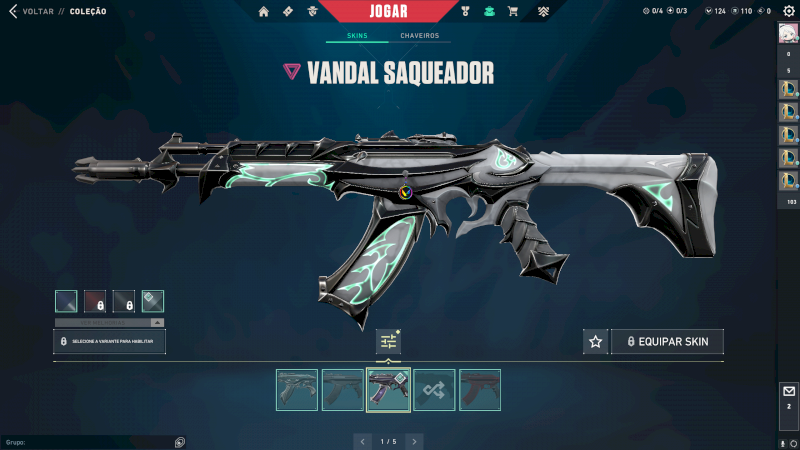Go to next skin page arrow
This screenshot has width=800, height=450.
click(414, 441)
